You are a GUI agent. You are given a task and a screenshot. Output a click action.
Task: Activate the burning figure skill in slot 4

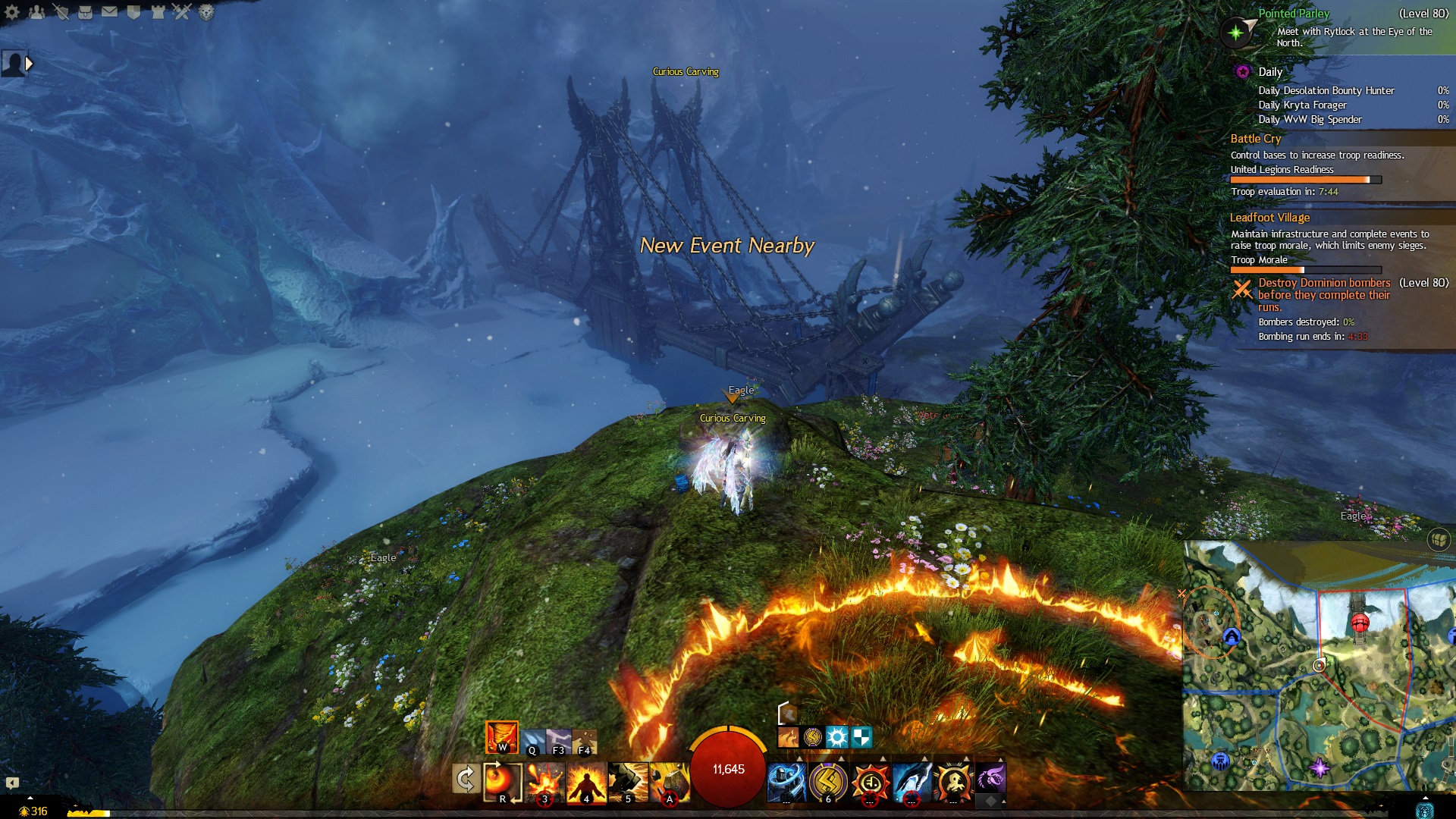click(x=586, y=782)
